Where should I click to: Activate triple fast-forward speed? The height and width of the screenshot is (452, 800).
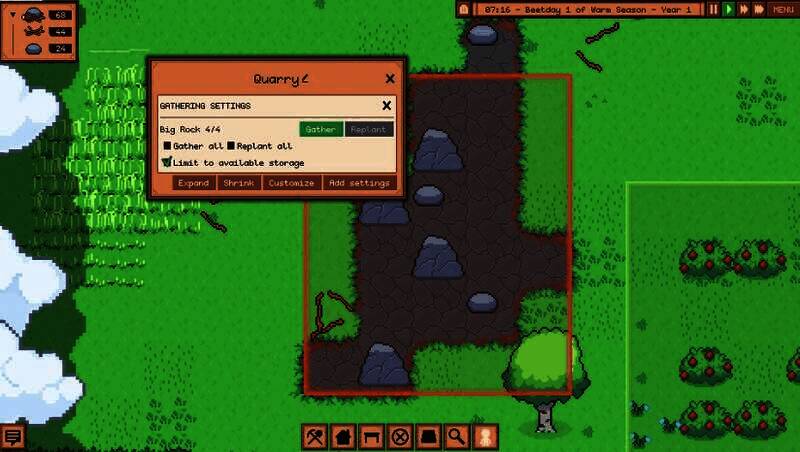pyautogui.click(x=760, y=9)
